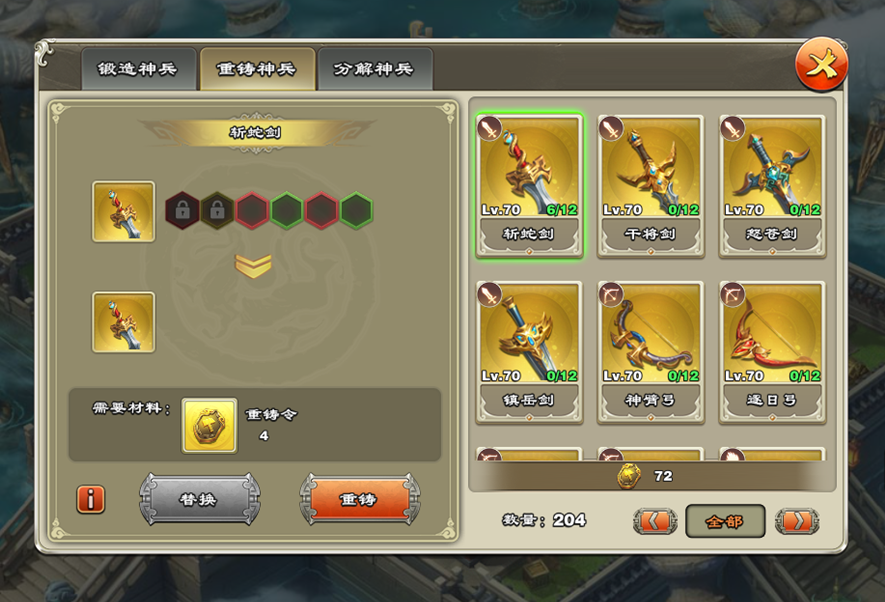Screen dimensions: 885x602
Task: Select the 斩蛇剑 weapon card
Action: [530, 185]
